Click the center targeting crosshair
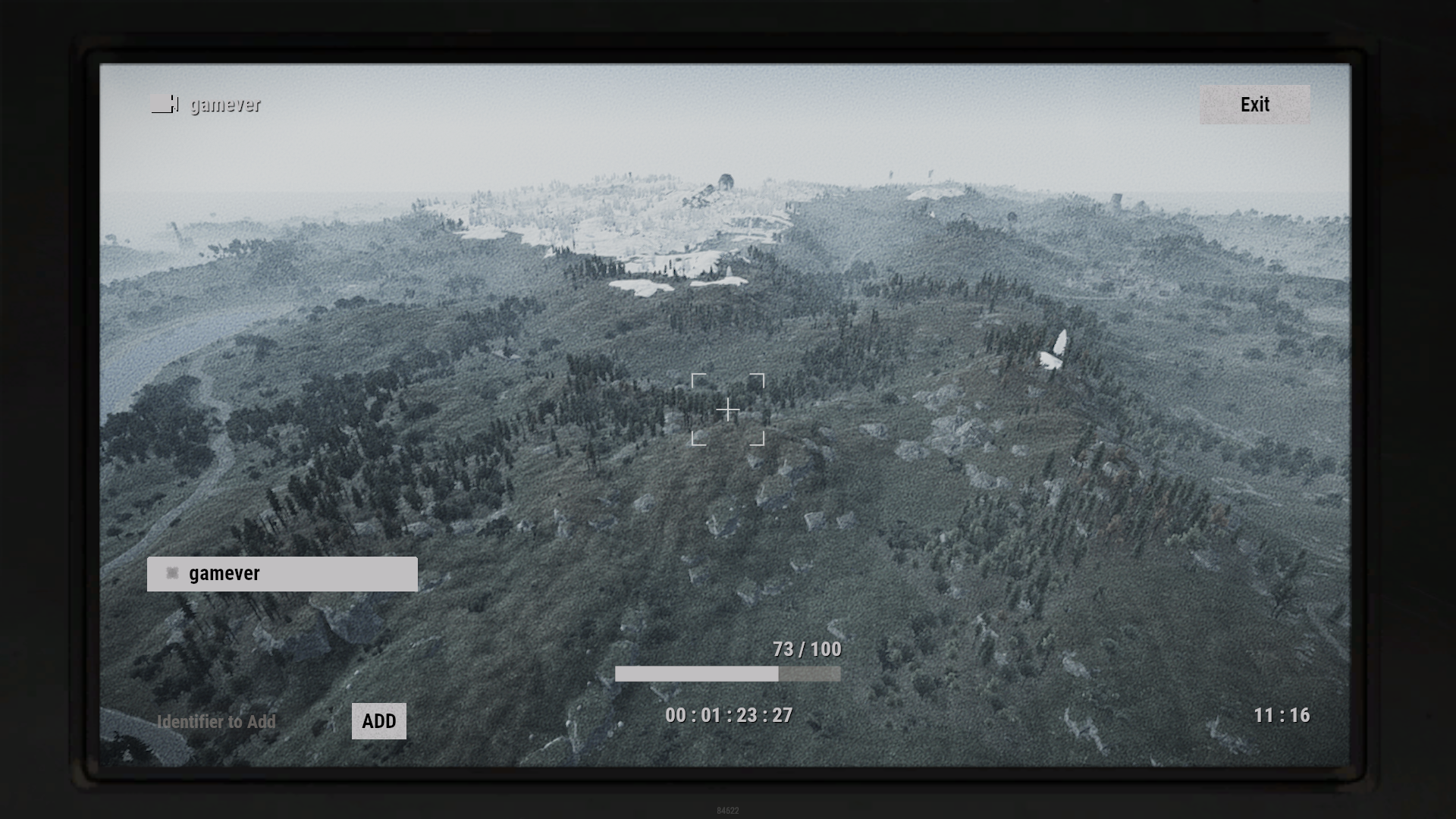1456x819 pixels. [x=728, y=409]
